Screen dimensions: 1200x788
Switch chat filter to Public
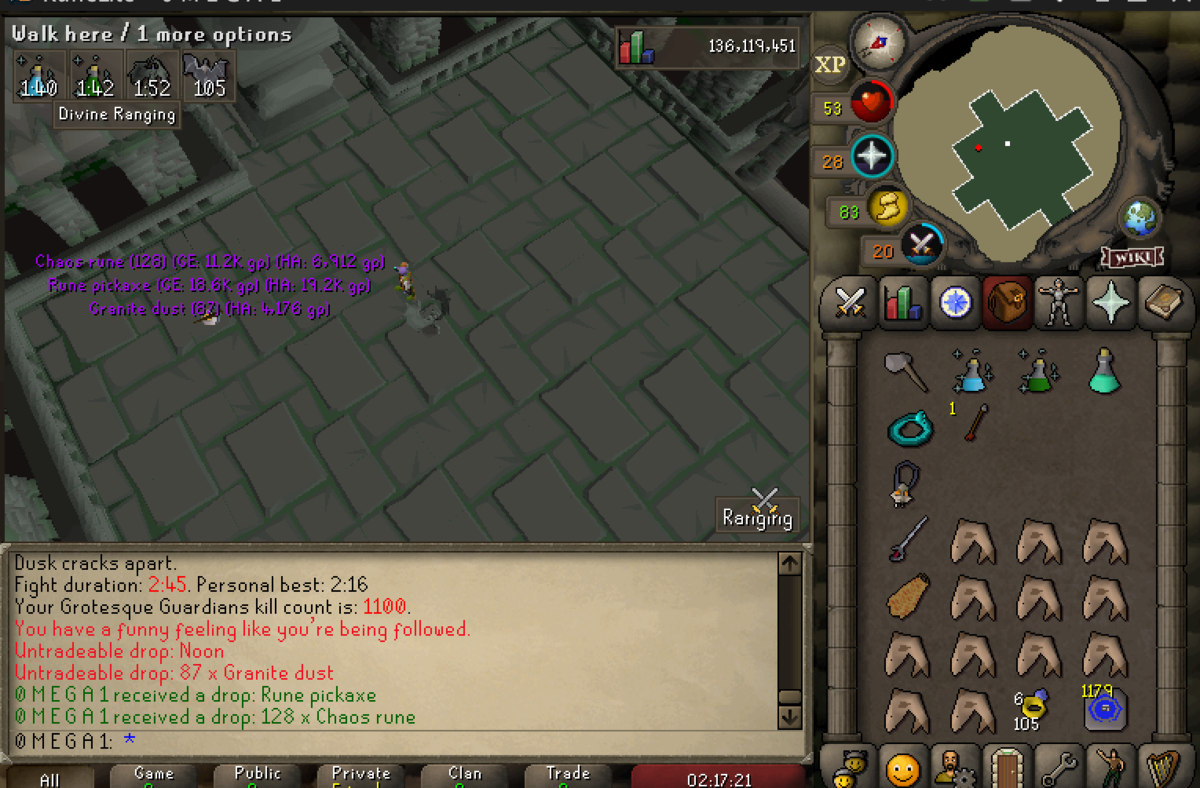tap(258, 776)
